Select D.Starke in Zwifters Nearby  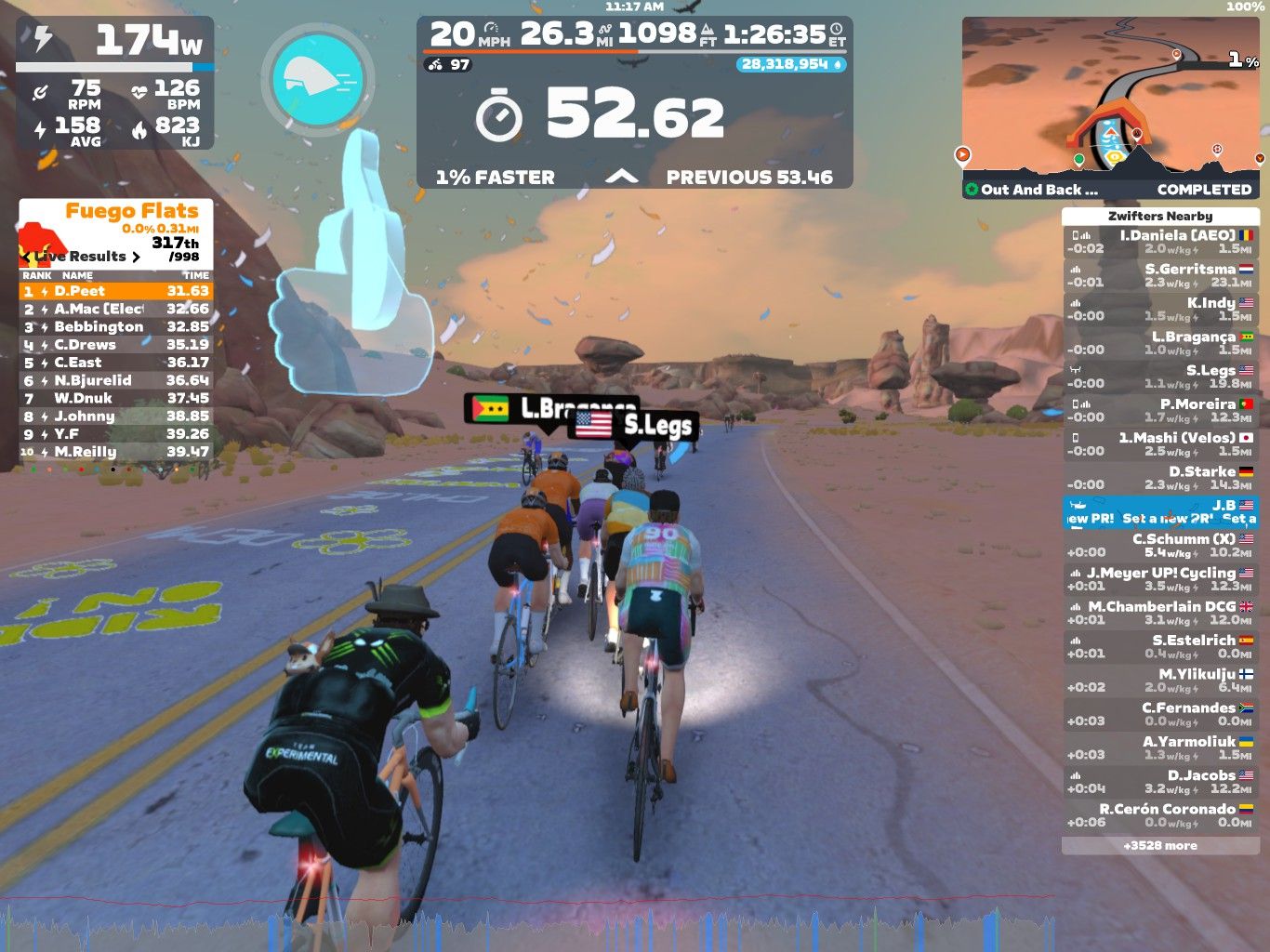pyautogui.click(x=1160, y=478)
